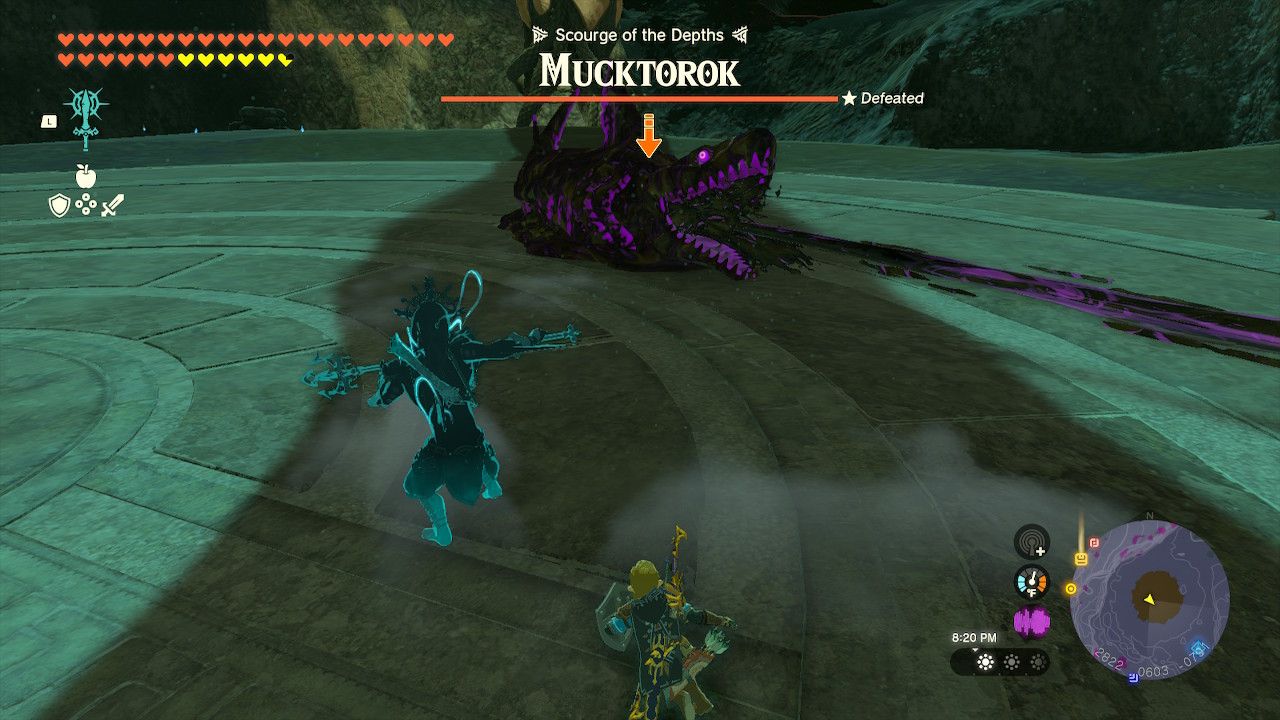The width and height of the screenshot is (1280, 720).
Task: Open the compass N marker on the minimap
Action: point(1150,516)
